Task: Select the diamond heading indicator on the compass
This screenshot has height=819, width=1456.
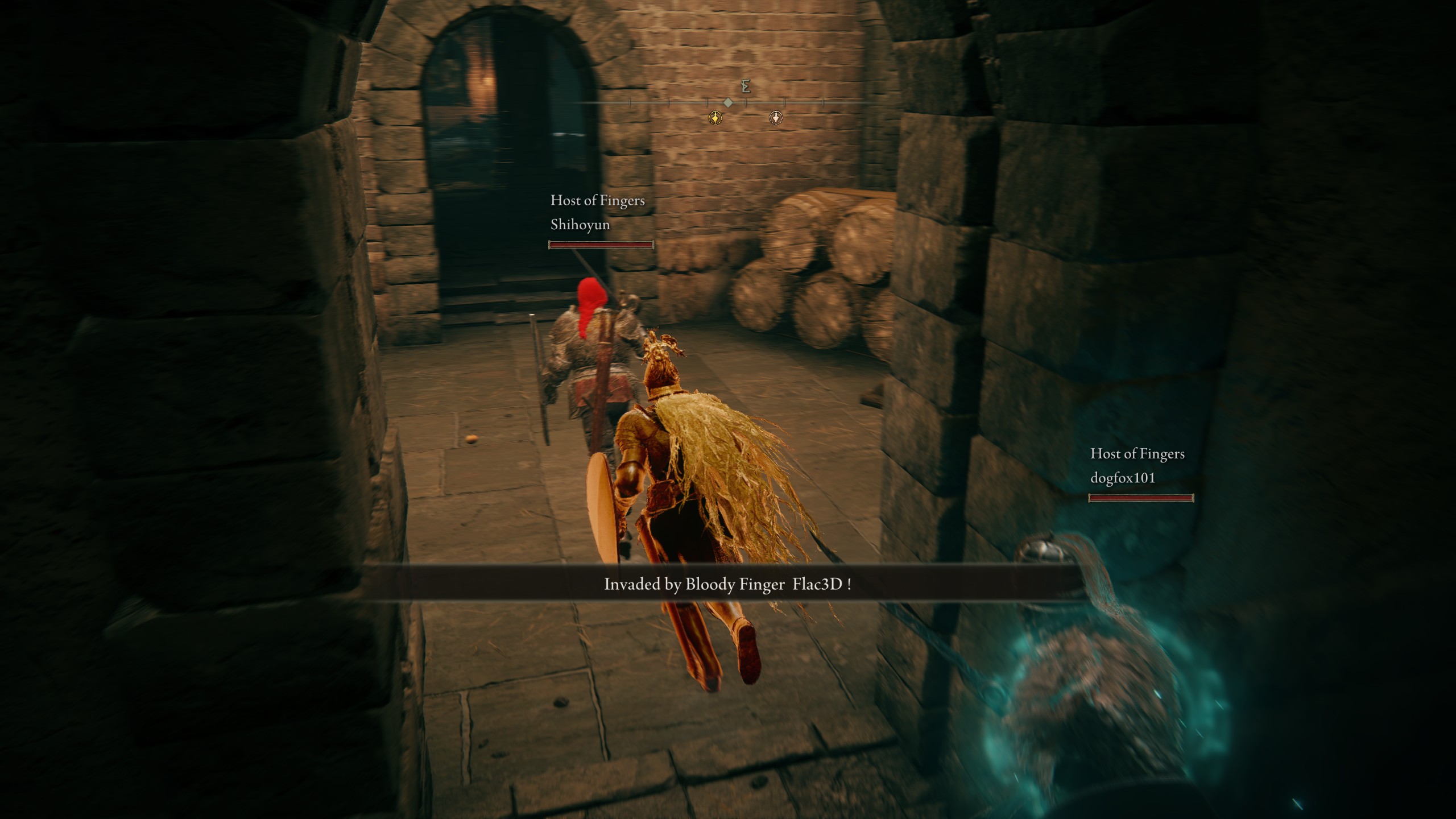Action: pos(728,102)
